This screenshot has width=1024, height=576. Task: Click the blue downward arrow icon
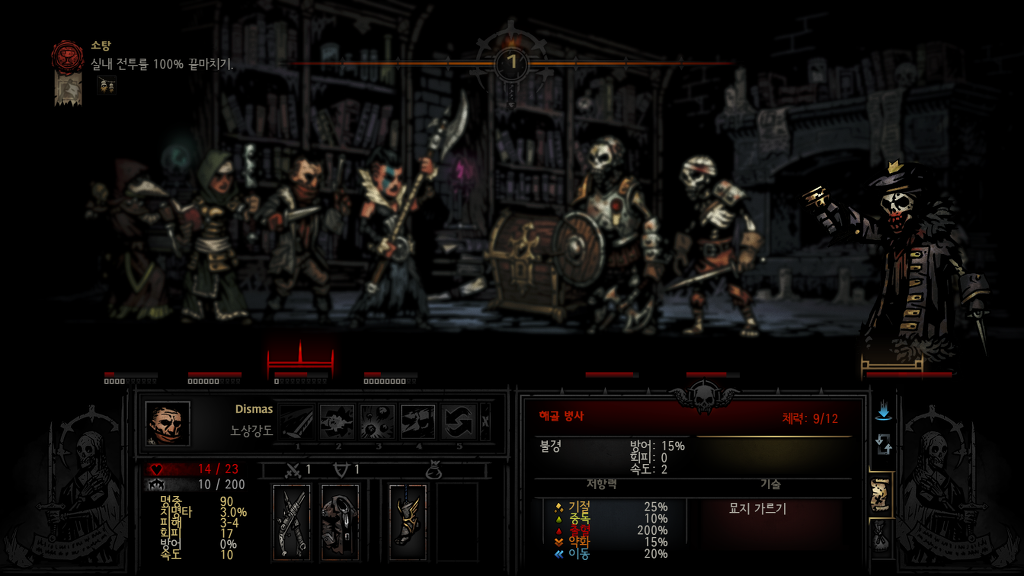pos(883,412)
